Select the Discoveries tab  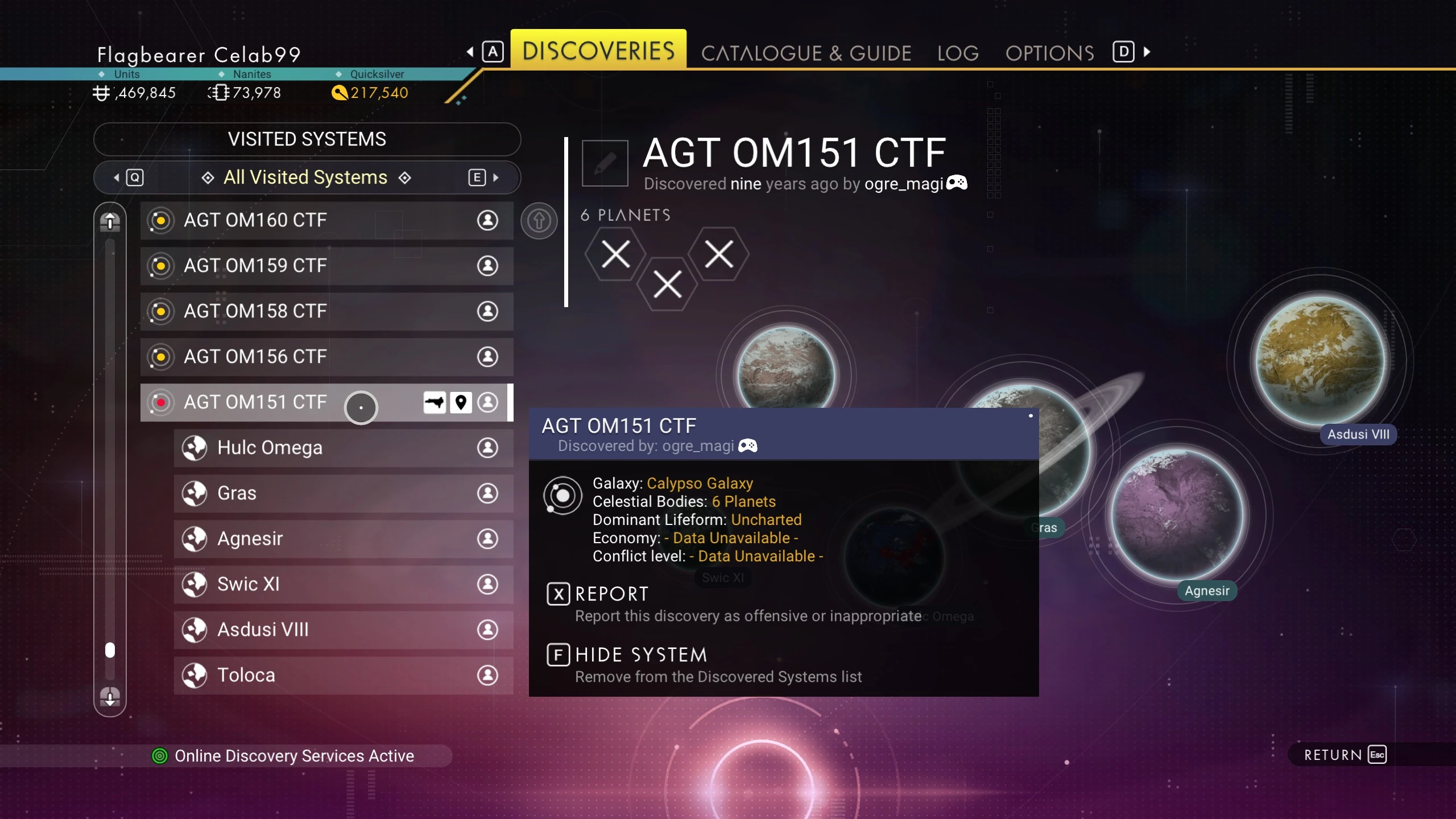pyautogui.click(x=598, y=51)
